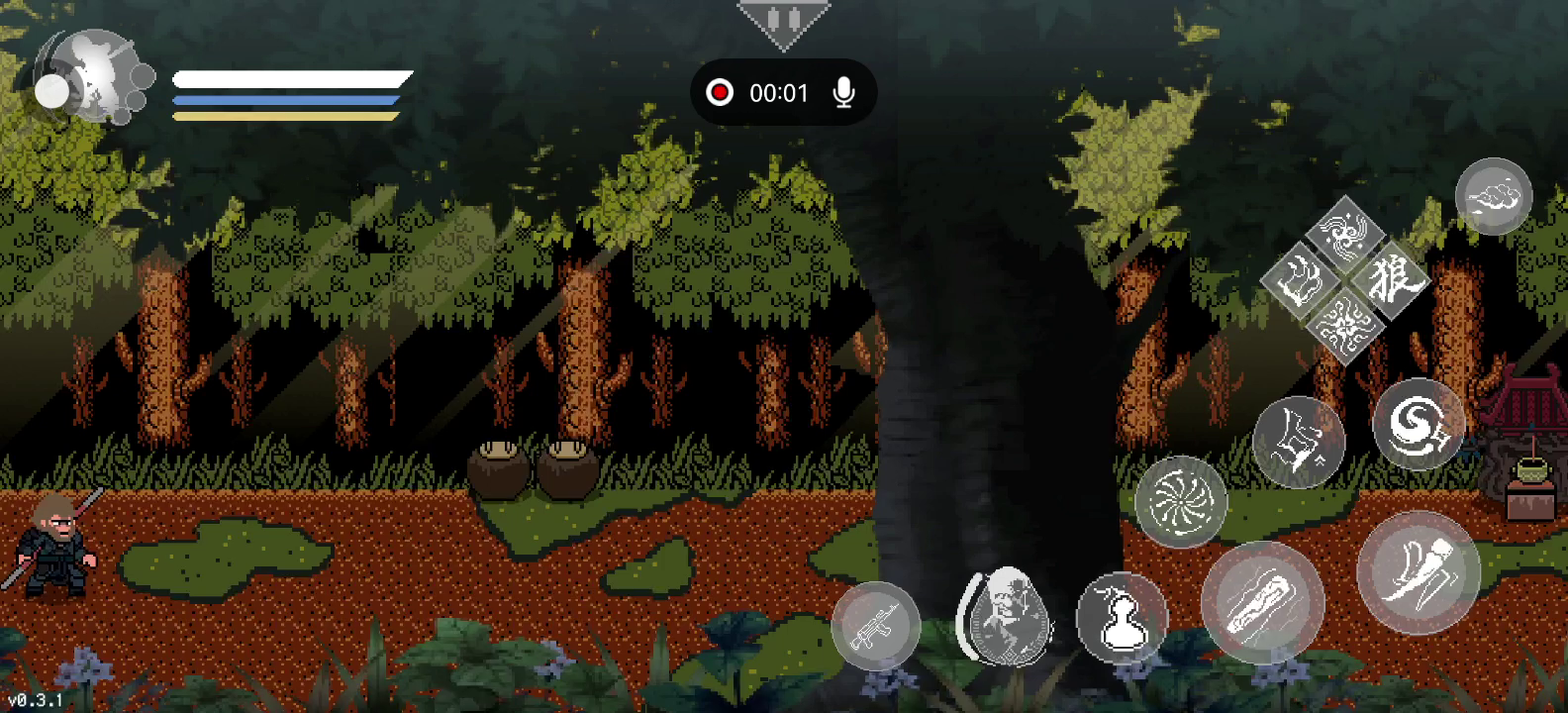
Task: Cast the left diamond claw spell
Action: (1300, 280)
